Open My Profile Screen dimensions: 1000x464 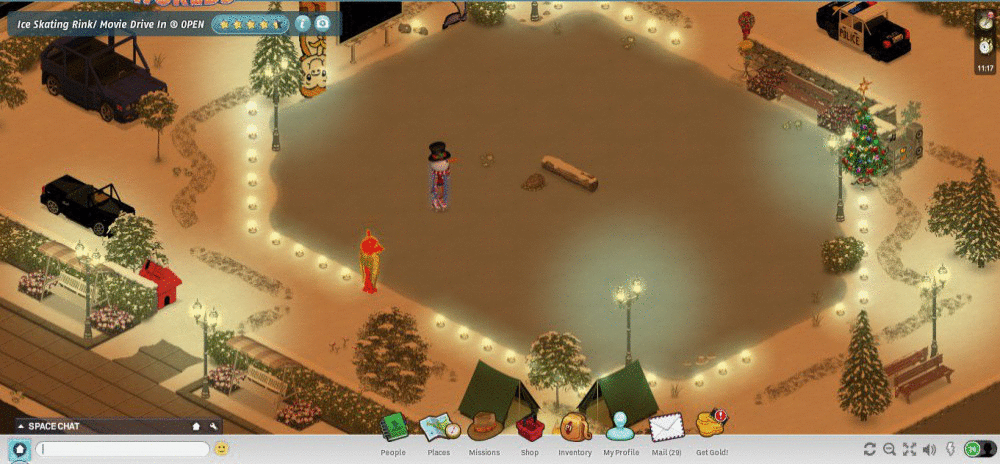[x=620, y=427]
